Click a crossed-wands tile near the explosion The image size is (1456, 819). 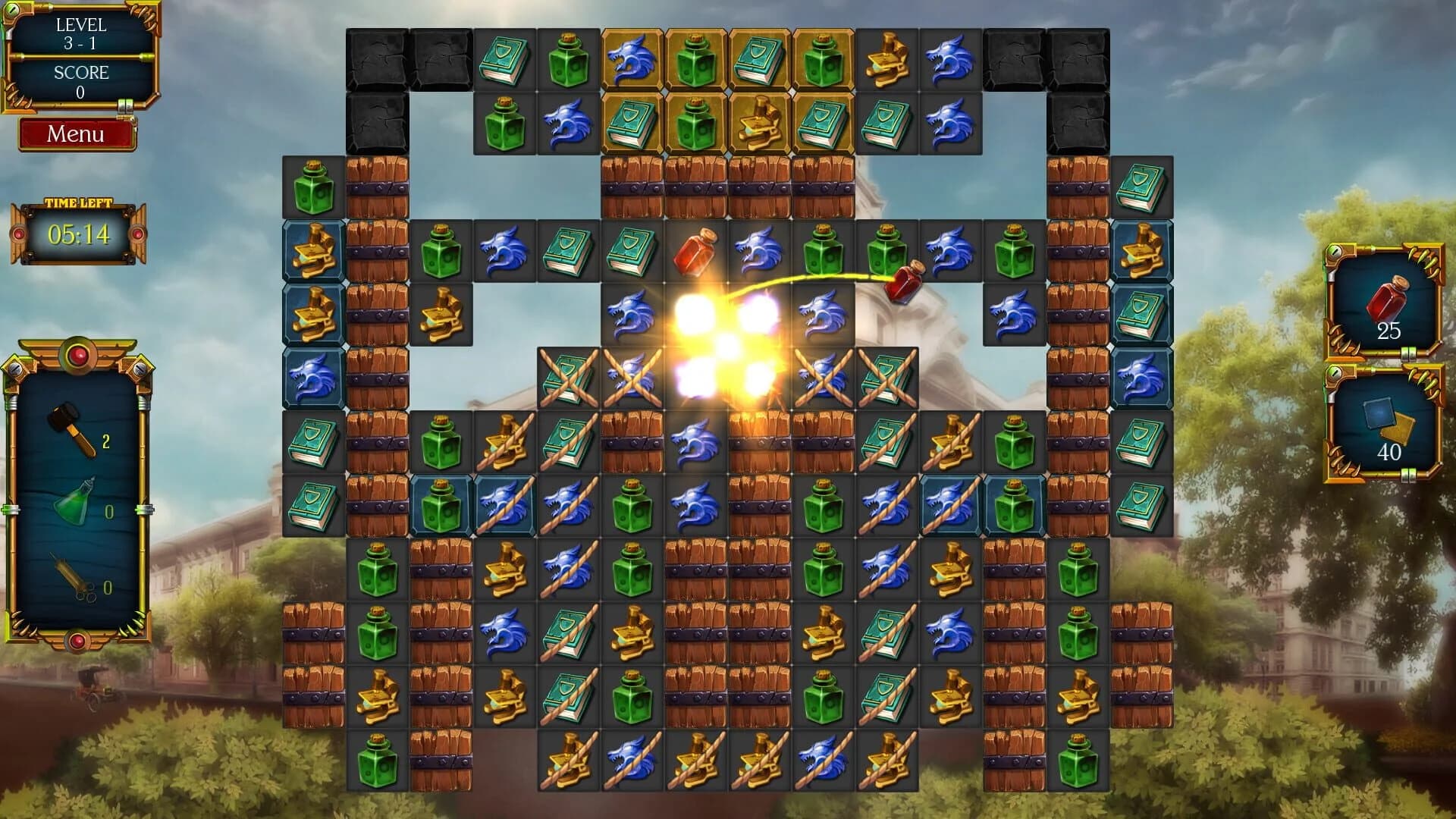(567, 375)
